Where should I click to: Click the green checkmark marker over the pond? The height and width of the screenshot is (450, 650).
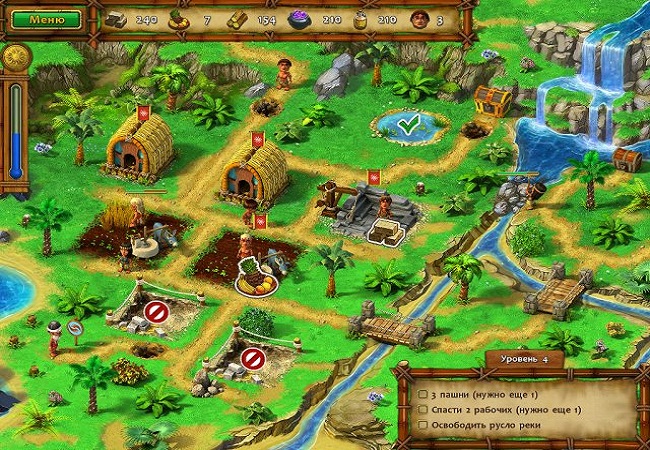coord(407,125)
